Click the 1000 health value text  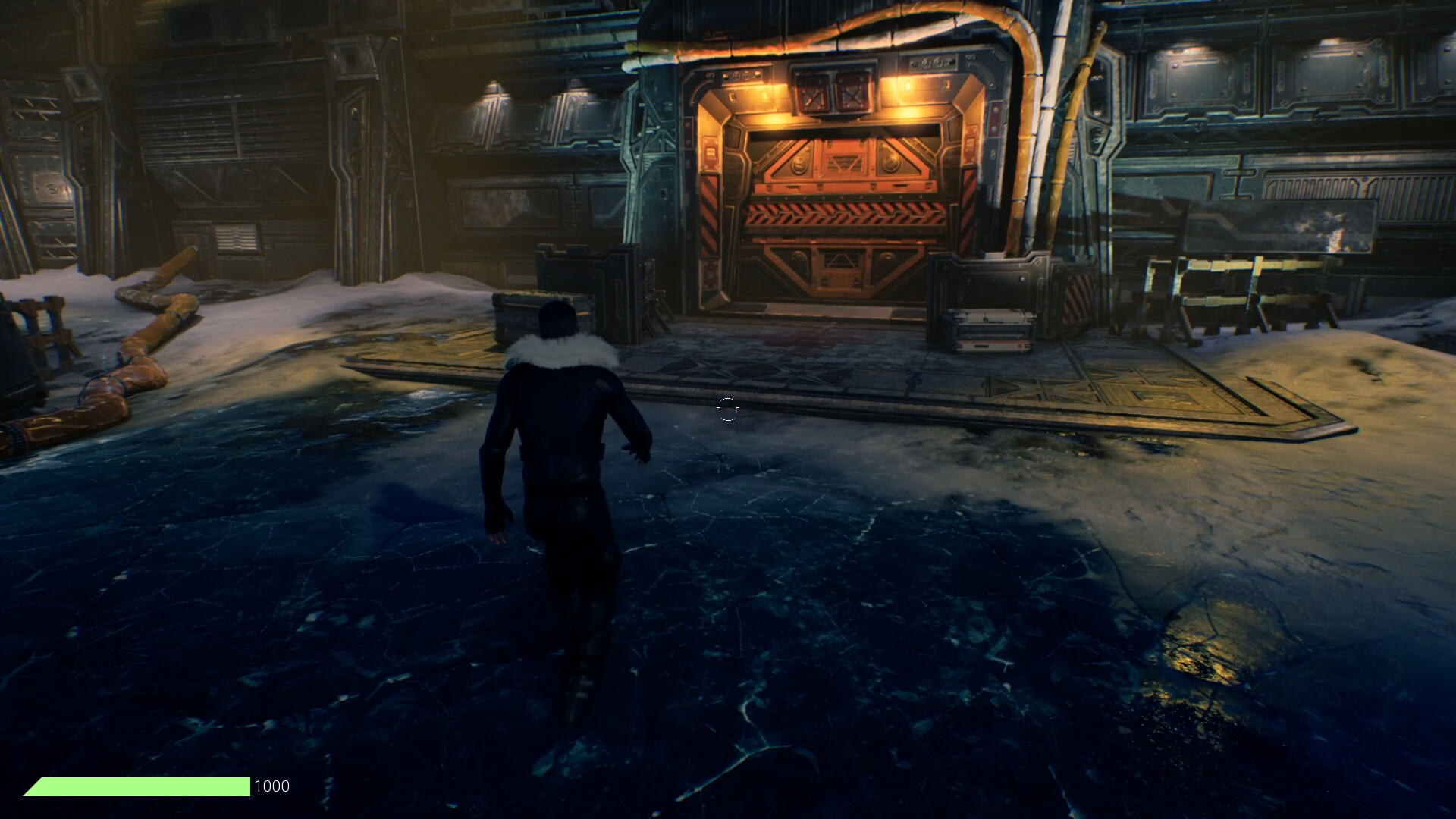271,786
